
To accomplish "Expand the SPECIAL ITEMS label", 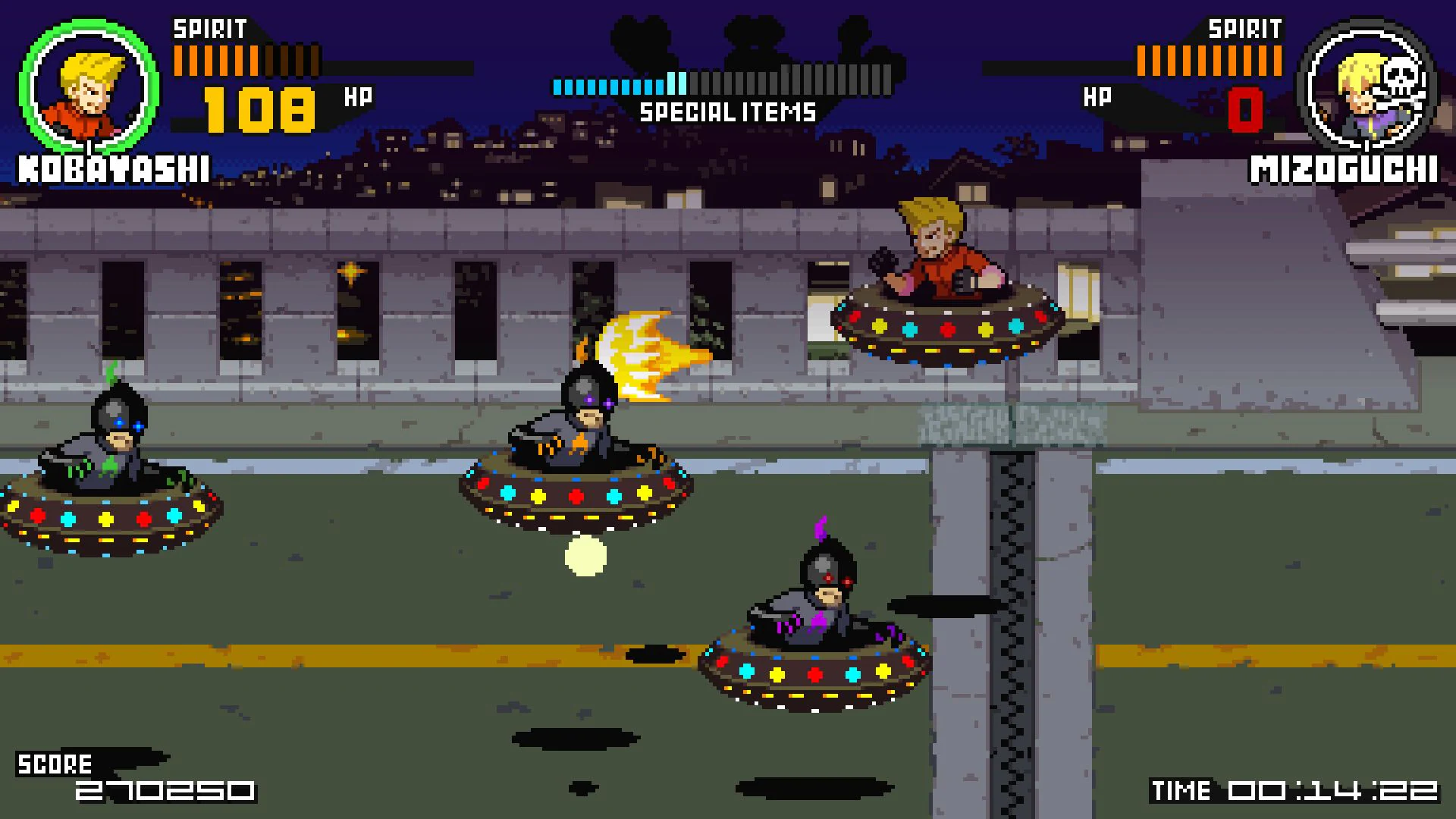I will (728, 114).
